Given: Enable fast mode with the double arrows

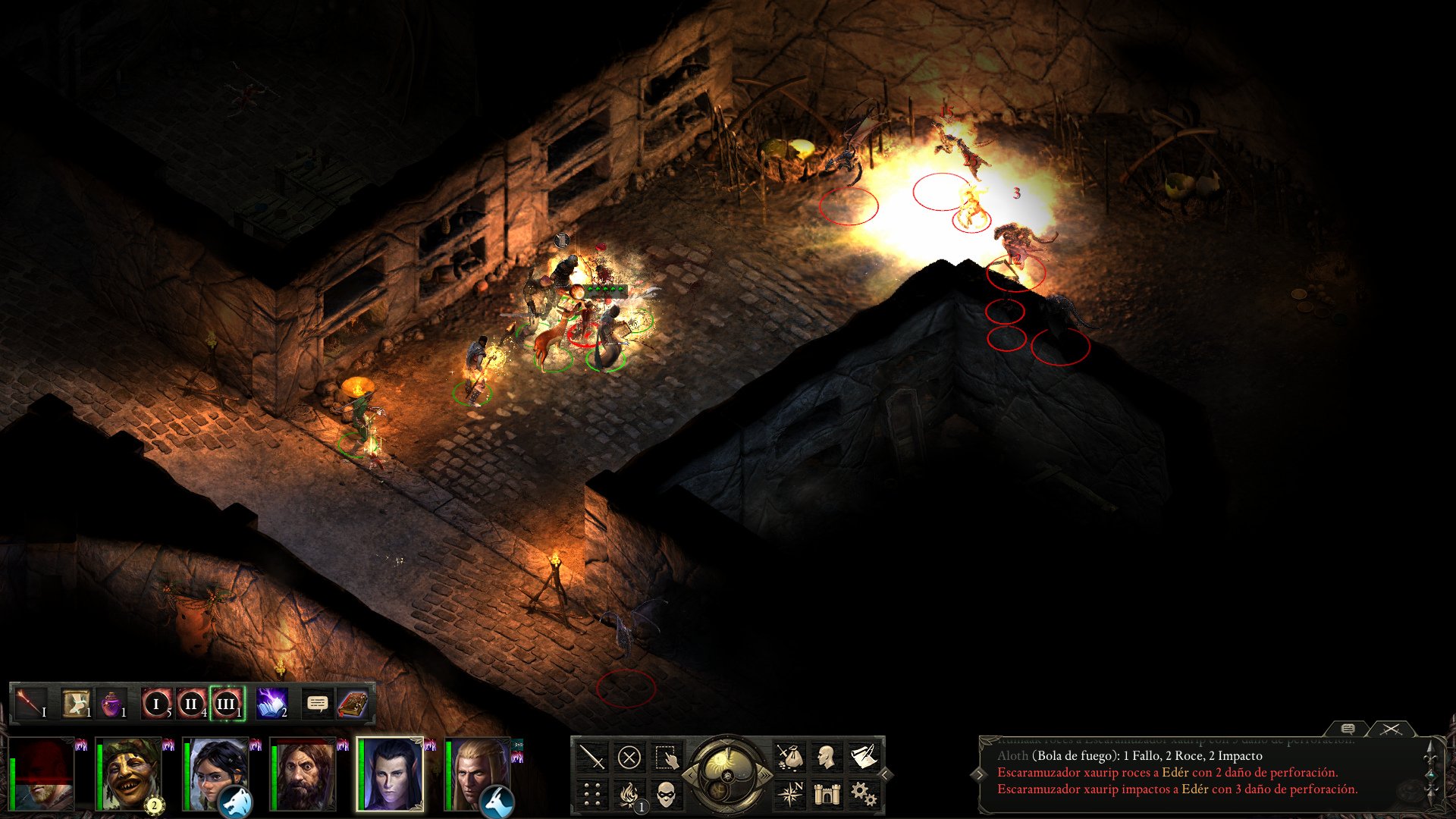Looking at the screenshot, I should (766, 776).
